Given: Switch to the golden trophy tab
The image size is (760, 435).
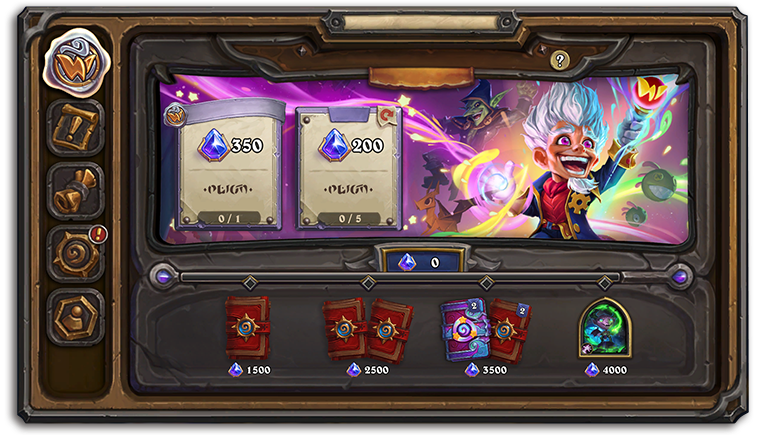Looking at the screenshot, I should tap(75, 190).
